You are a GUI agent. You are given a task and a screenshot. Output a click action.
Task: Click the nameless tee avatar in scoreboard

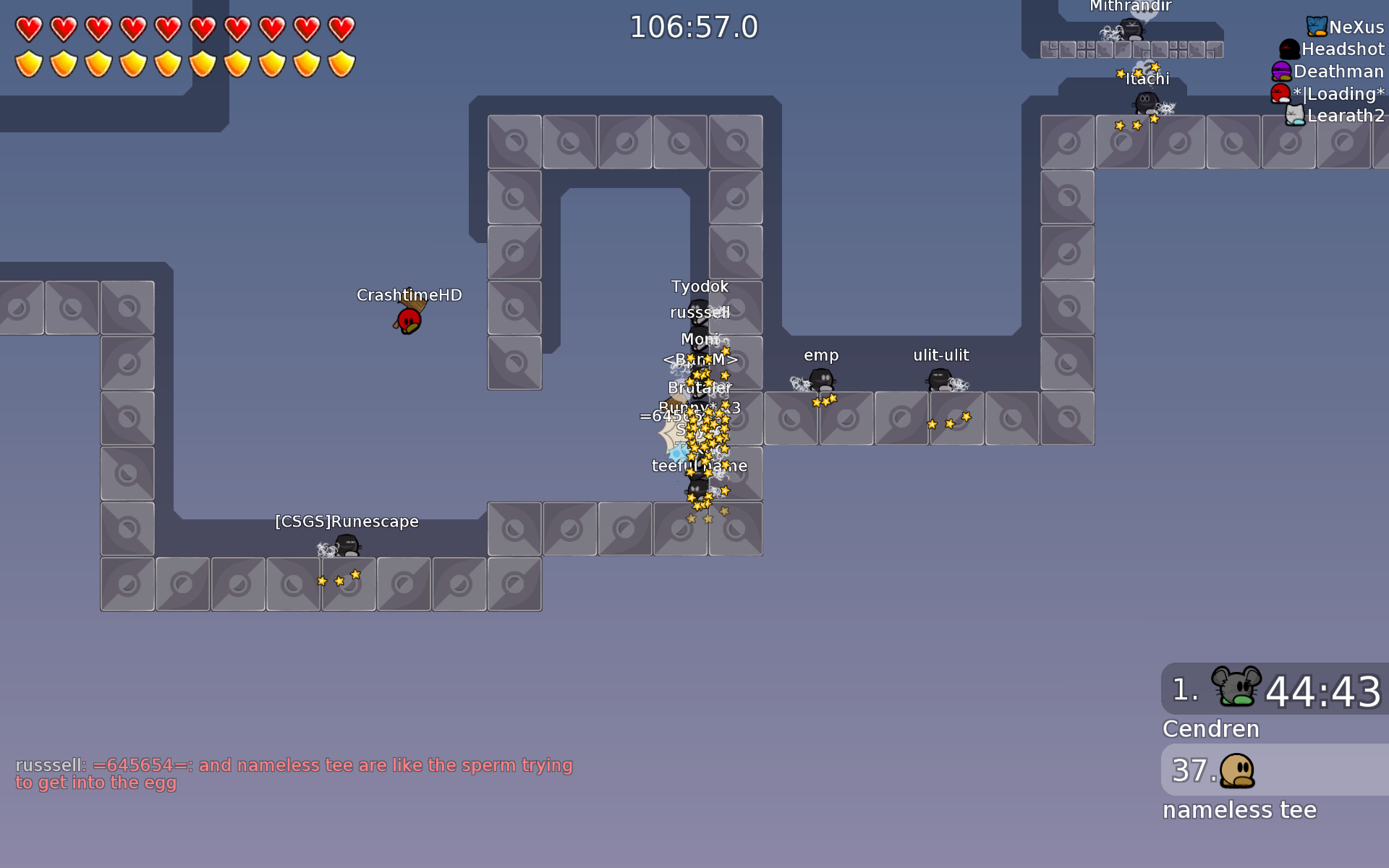(x=1239, y=770)
